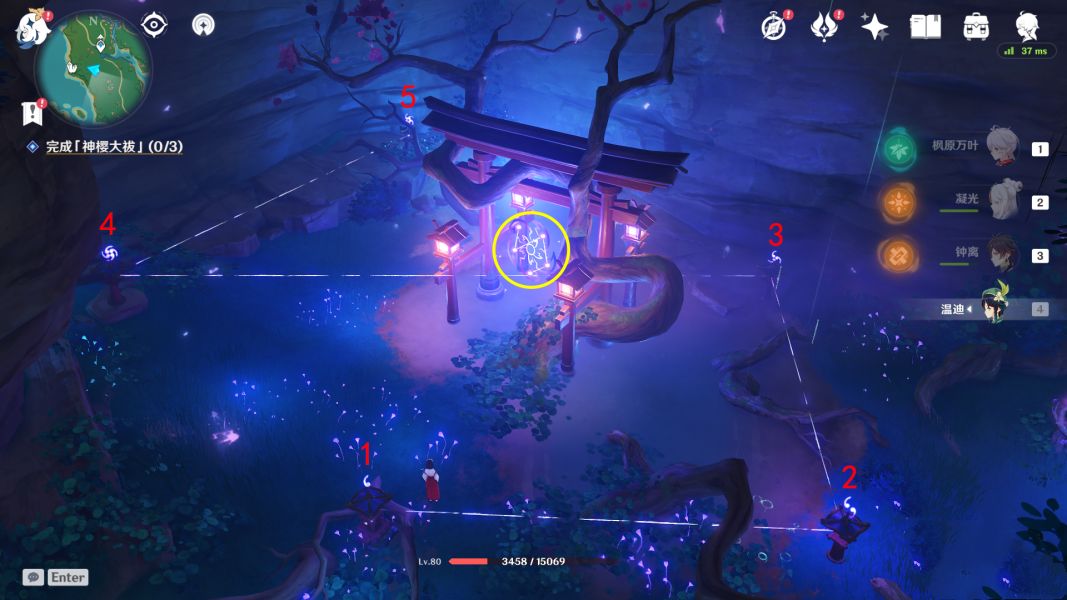Open the character screen head icon
1067x600 pixels.
pos(1027,25)
